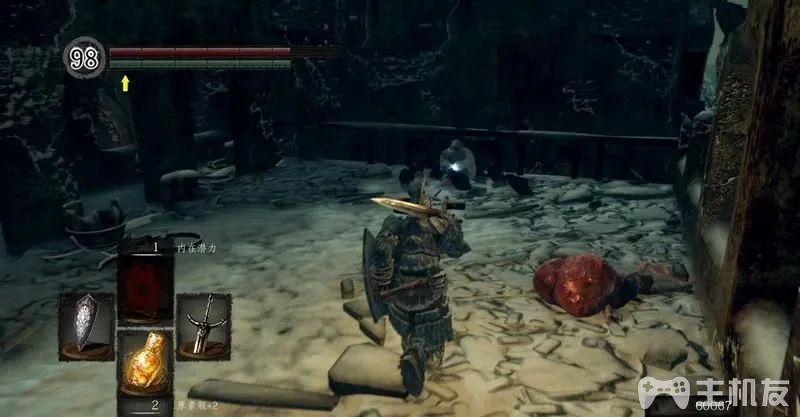Click the yellow arrow buff status icon

(126, 83)
